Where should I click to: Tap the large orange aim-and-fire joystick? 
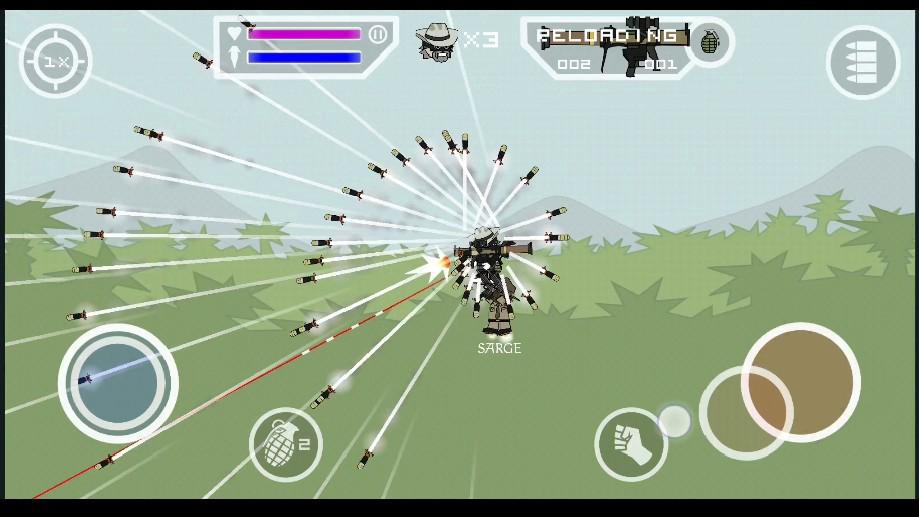coord(800,381)
